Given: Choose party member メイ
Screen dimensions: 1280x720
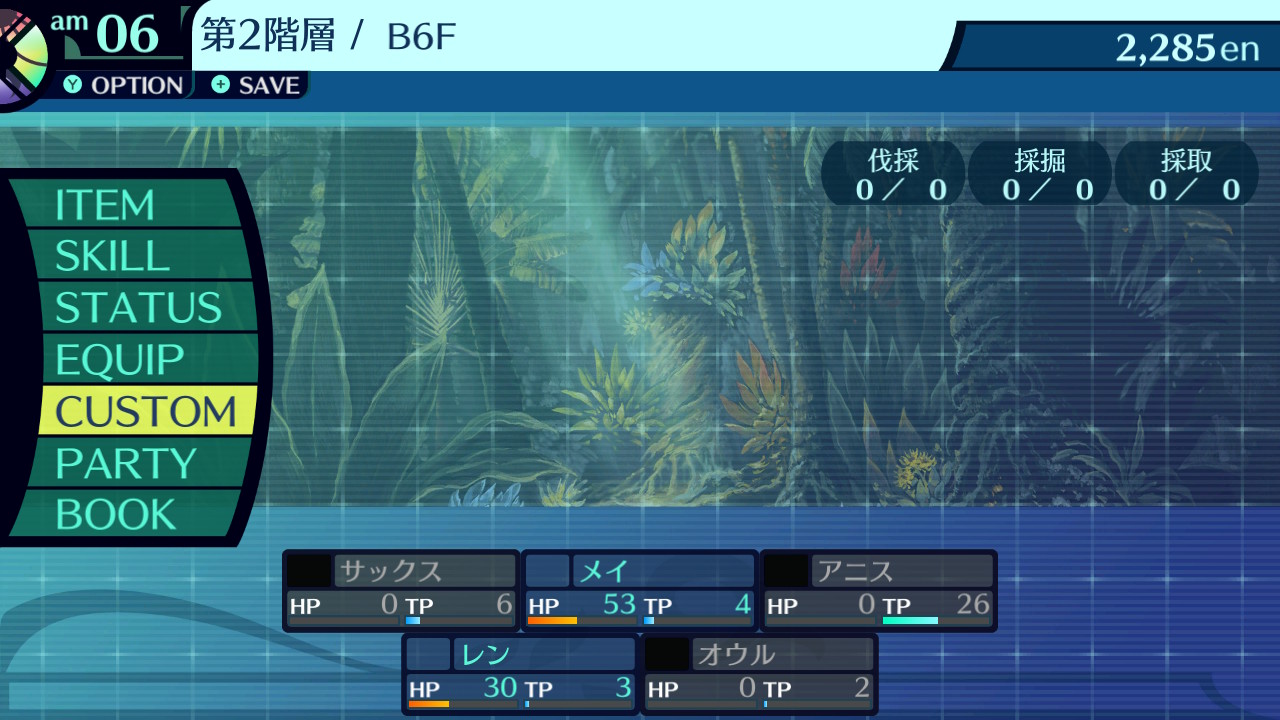Looking at the screenshot, I should point(640,590).
